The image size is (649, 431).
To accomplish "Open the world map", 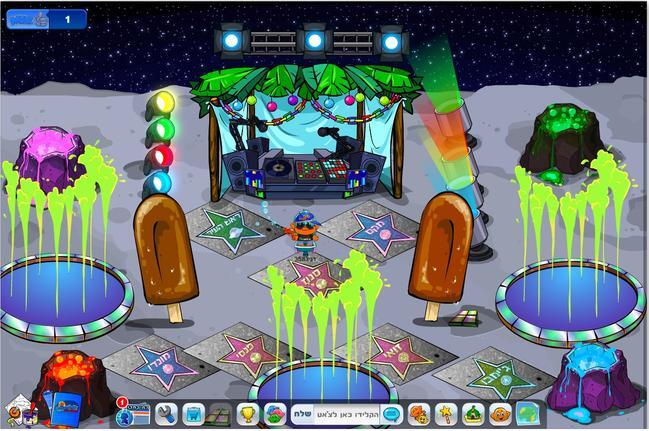I will pyautogui.click(x=527, y=412).
